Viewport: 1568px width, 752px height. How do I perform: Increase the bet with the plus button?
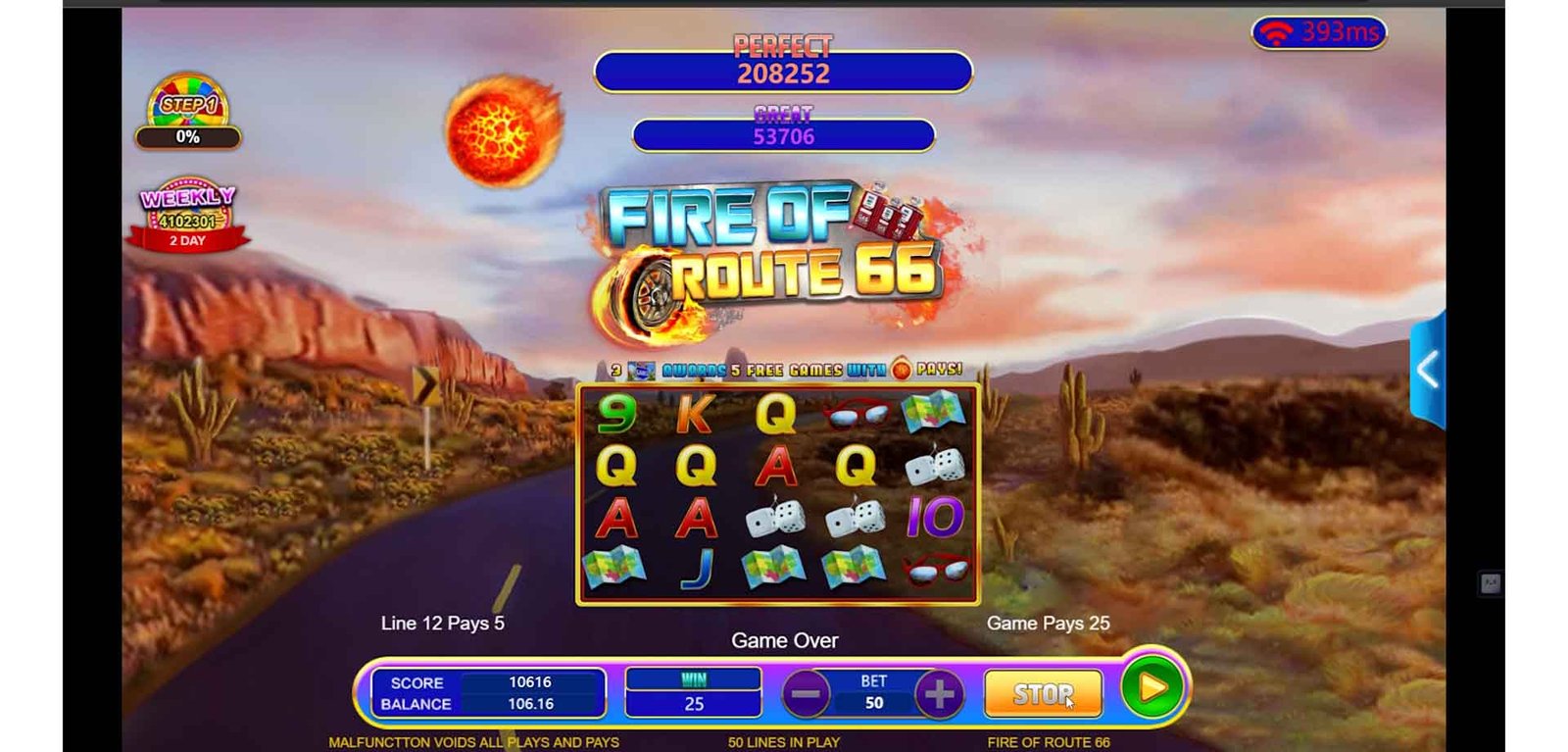click(x=939, y=695)
